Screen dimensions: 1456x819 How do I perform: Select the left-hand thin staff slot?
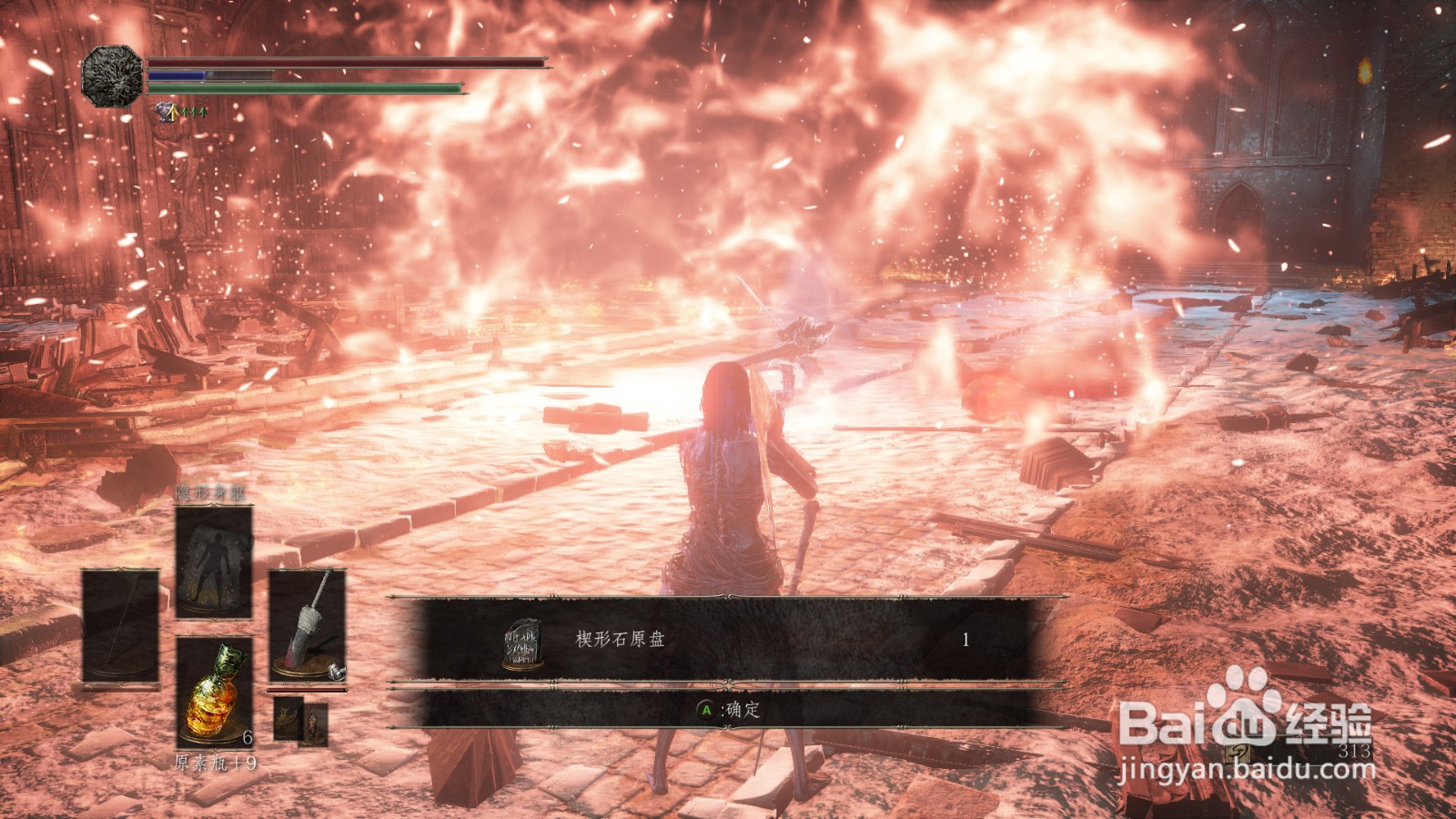(120, 626)
